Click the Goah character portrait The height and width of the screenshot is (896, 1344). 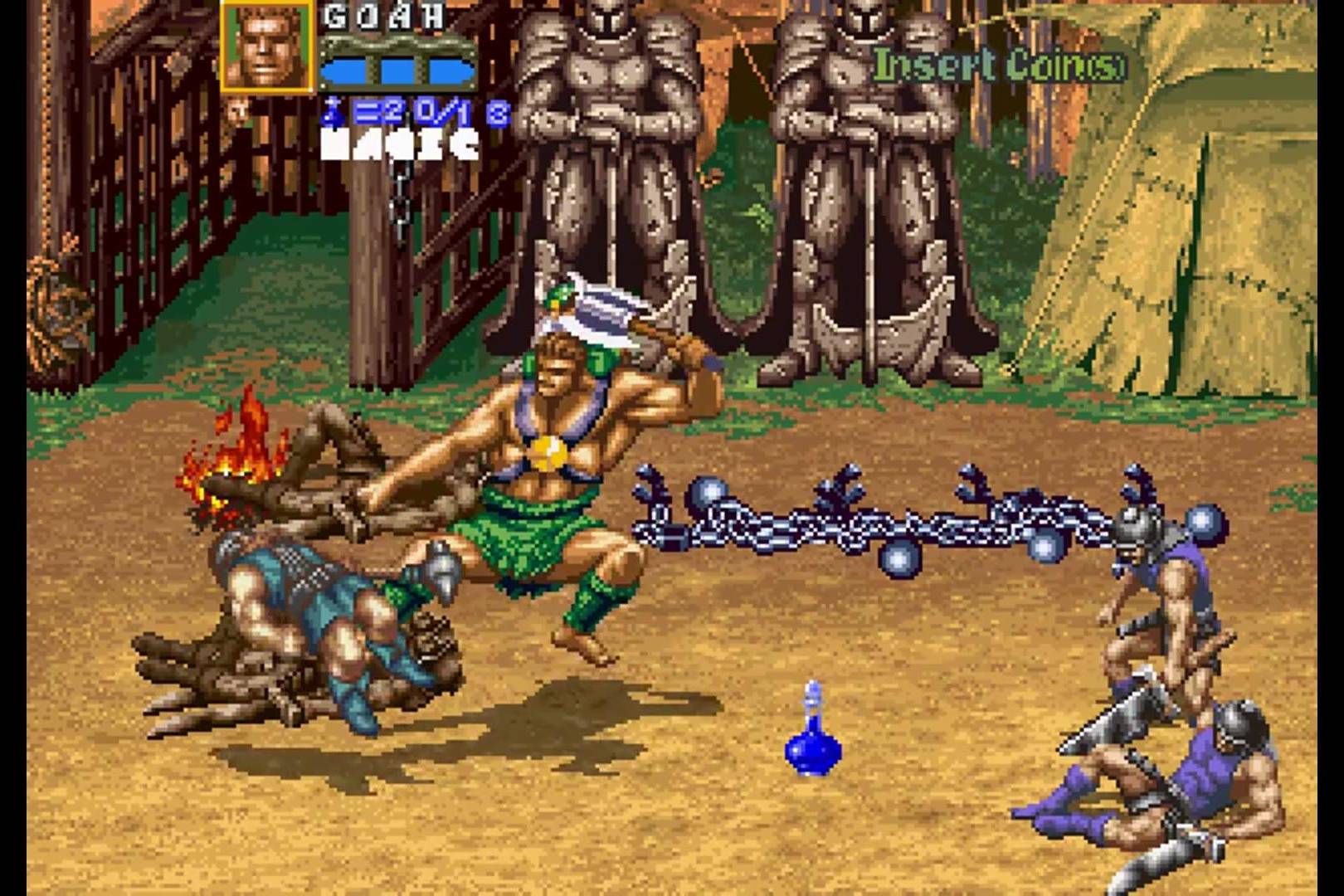267,45
